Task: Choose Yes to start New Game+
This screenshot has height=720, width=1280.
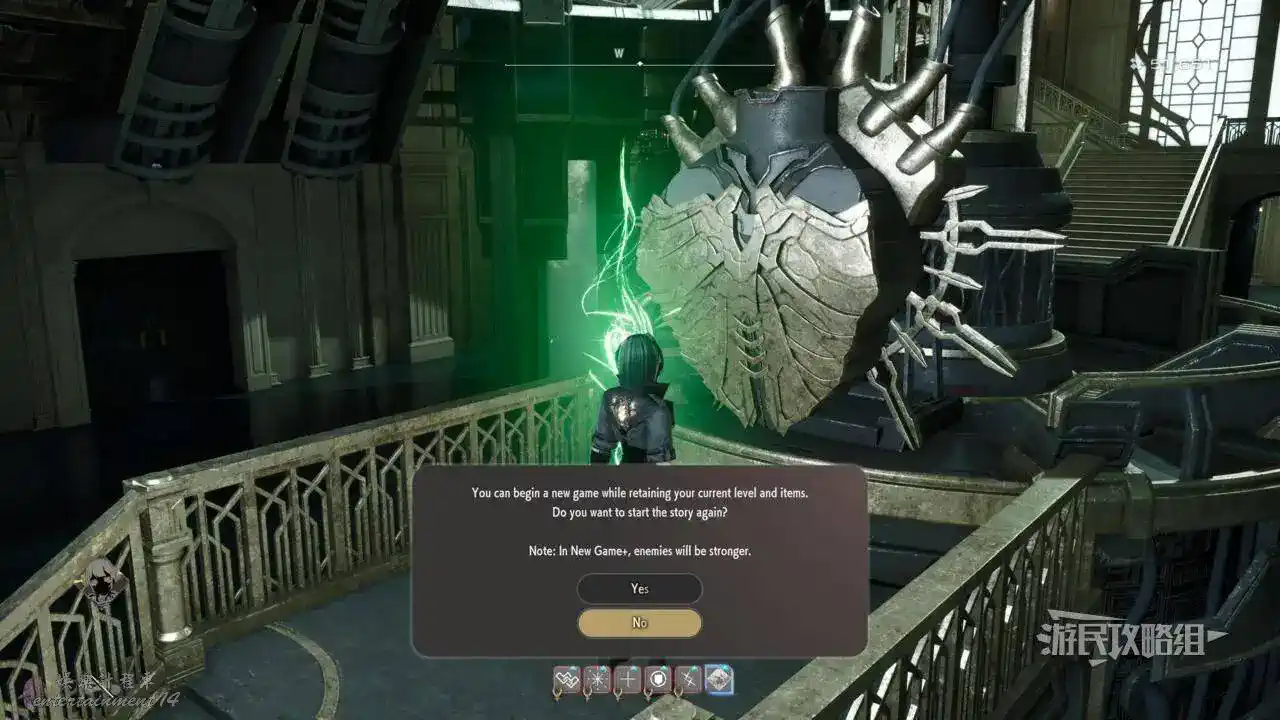Action: pyautogui.click(x=640, y=589)
